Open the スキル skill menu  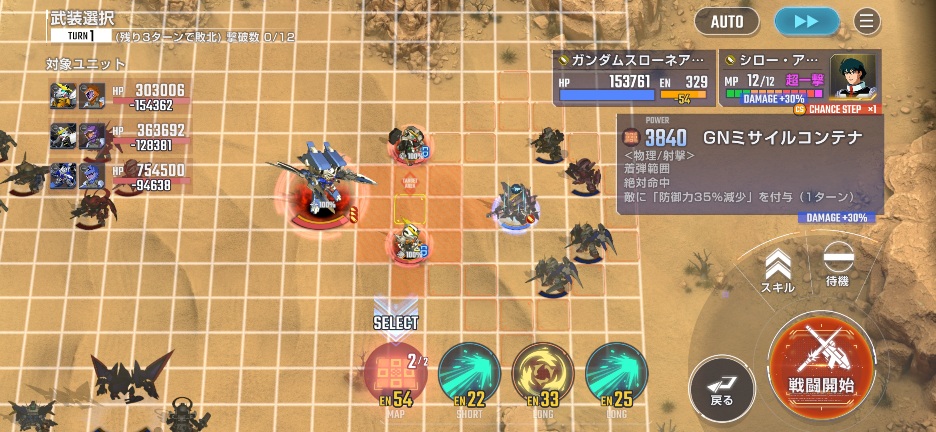(x=778, y=271)
